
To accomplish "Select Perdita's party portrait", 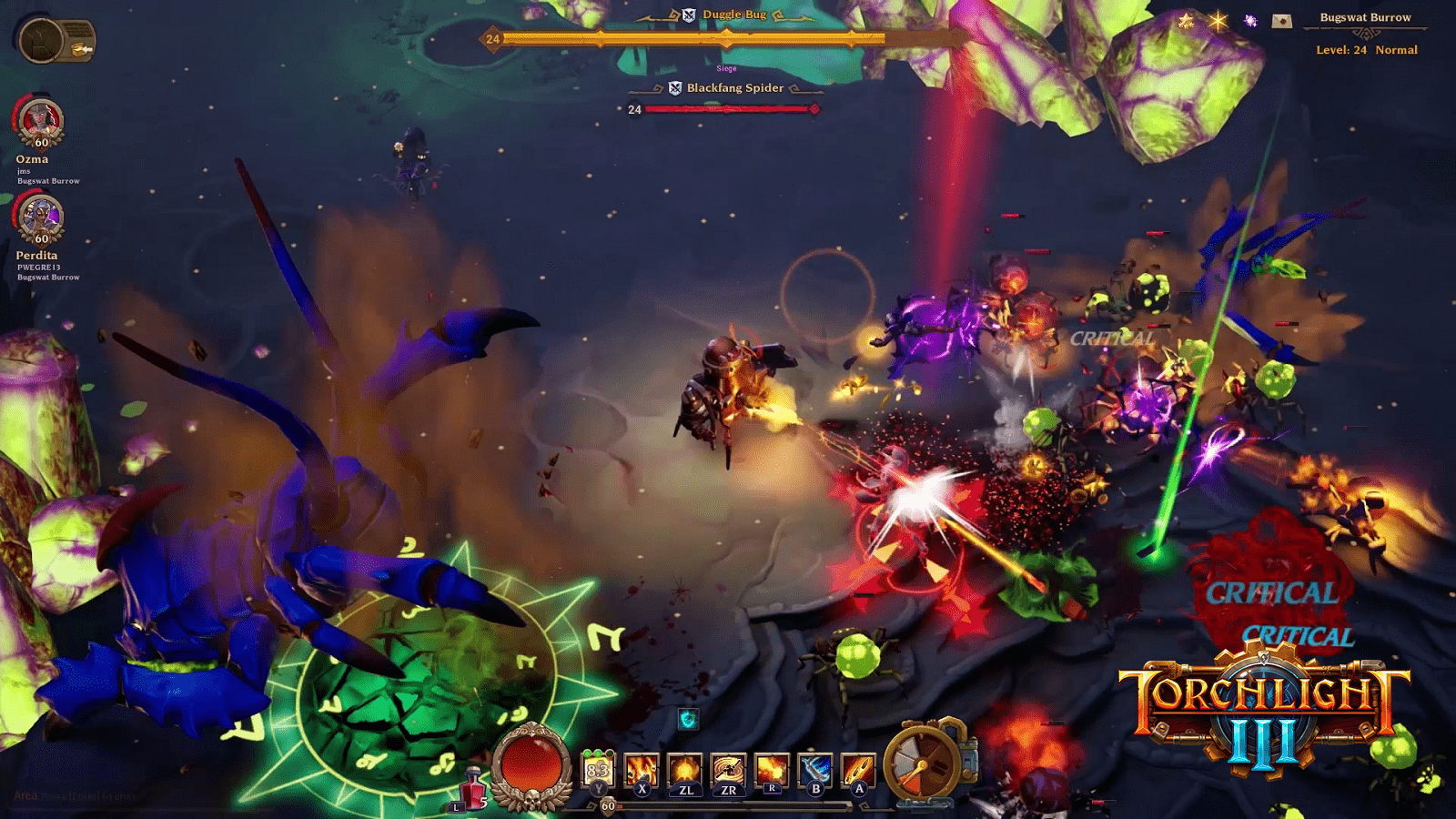I will pyautogui.click(x=41, y=219).
